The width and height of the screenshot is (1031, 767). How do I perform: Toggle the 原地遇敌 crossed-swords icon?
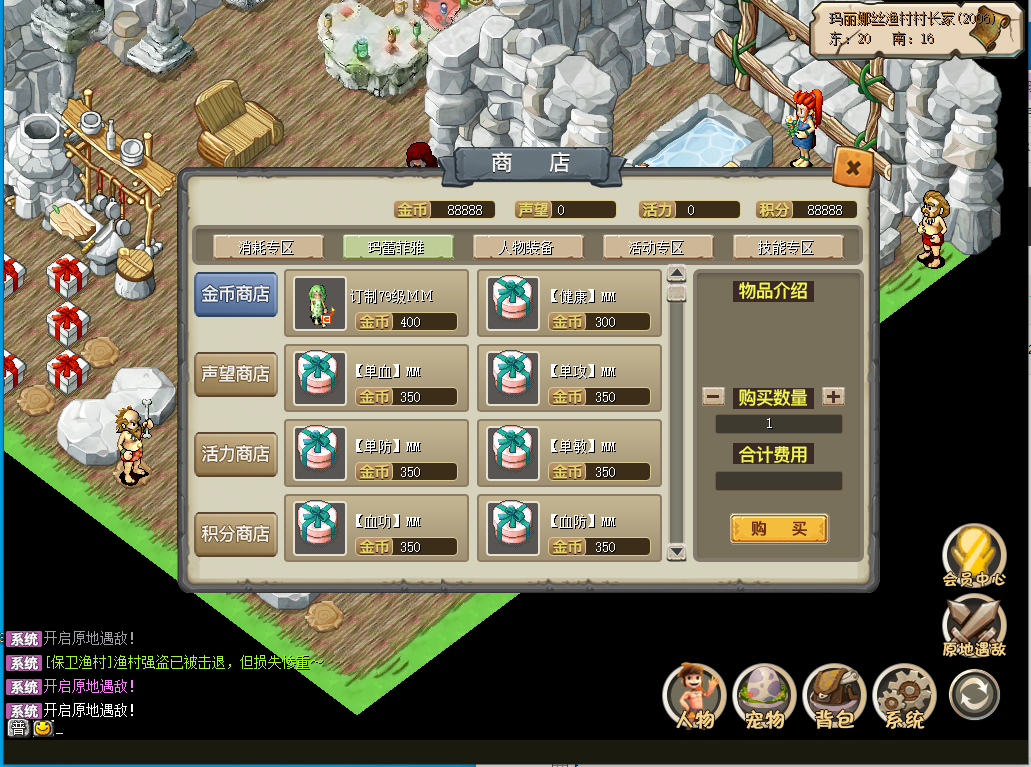pyautogui.click(x=974, y=625)
